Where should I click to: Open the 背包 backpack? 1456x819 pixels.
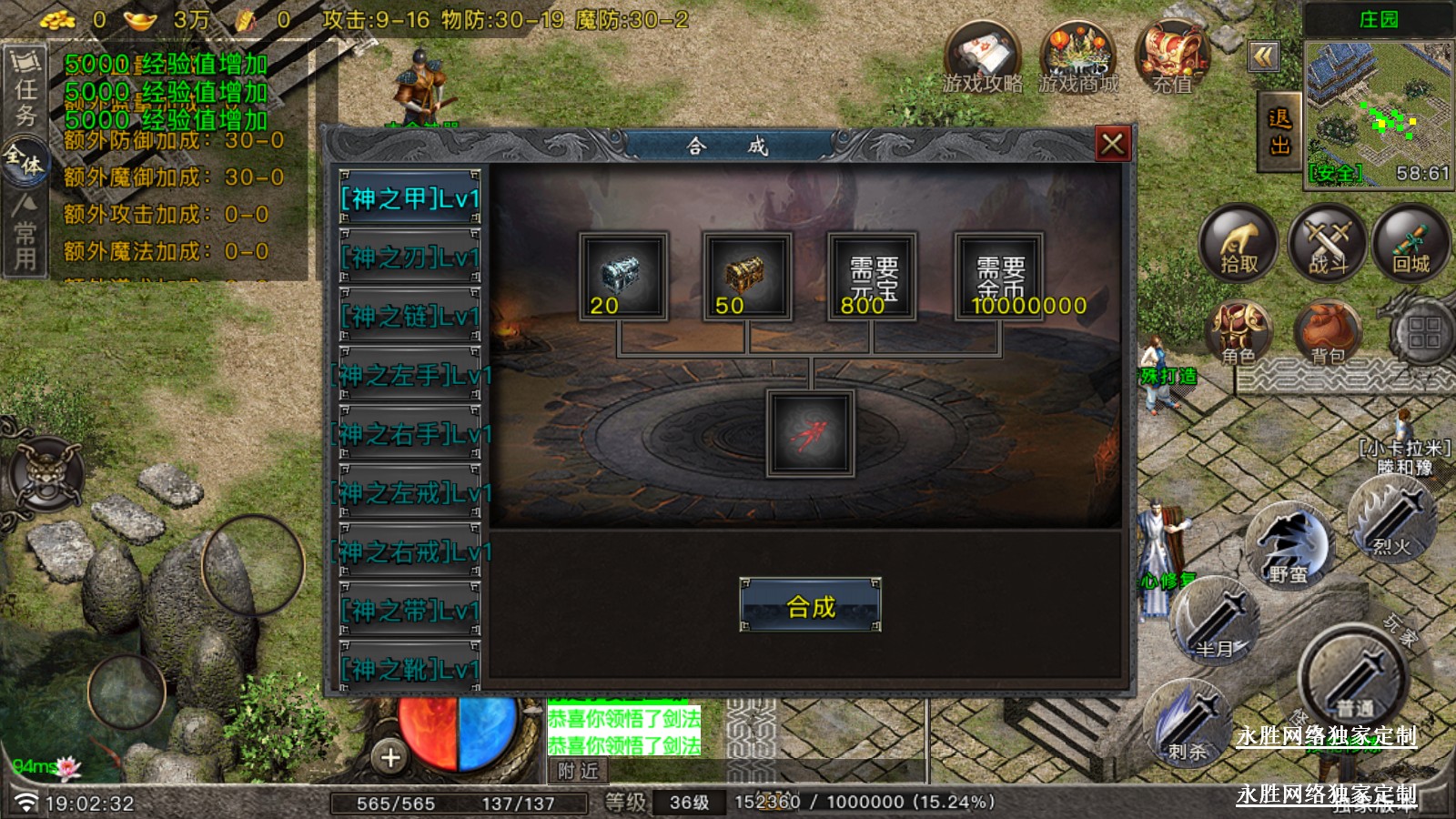[1328, 331]
